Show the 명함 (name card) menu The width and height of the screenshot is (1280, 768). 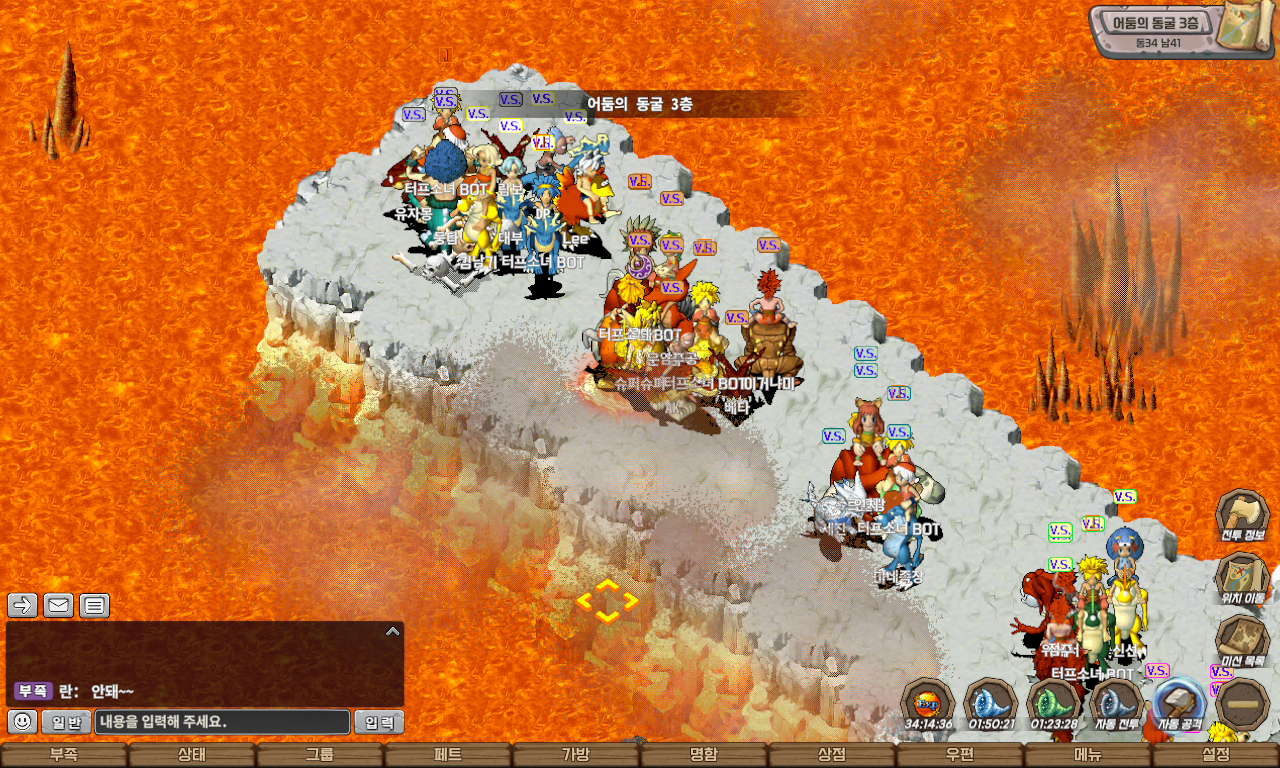(704, 755)
